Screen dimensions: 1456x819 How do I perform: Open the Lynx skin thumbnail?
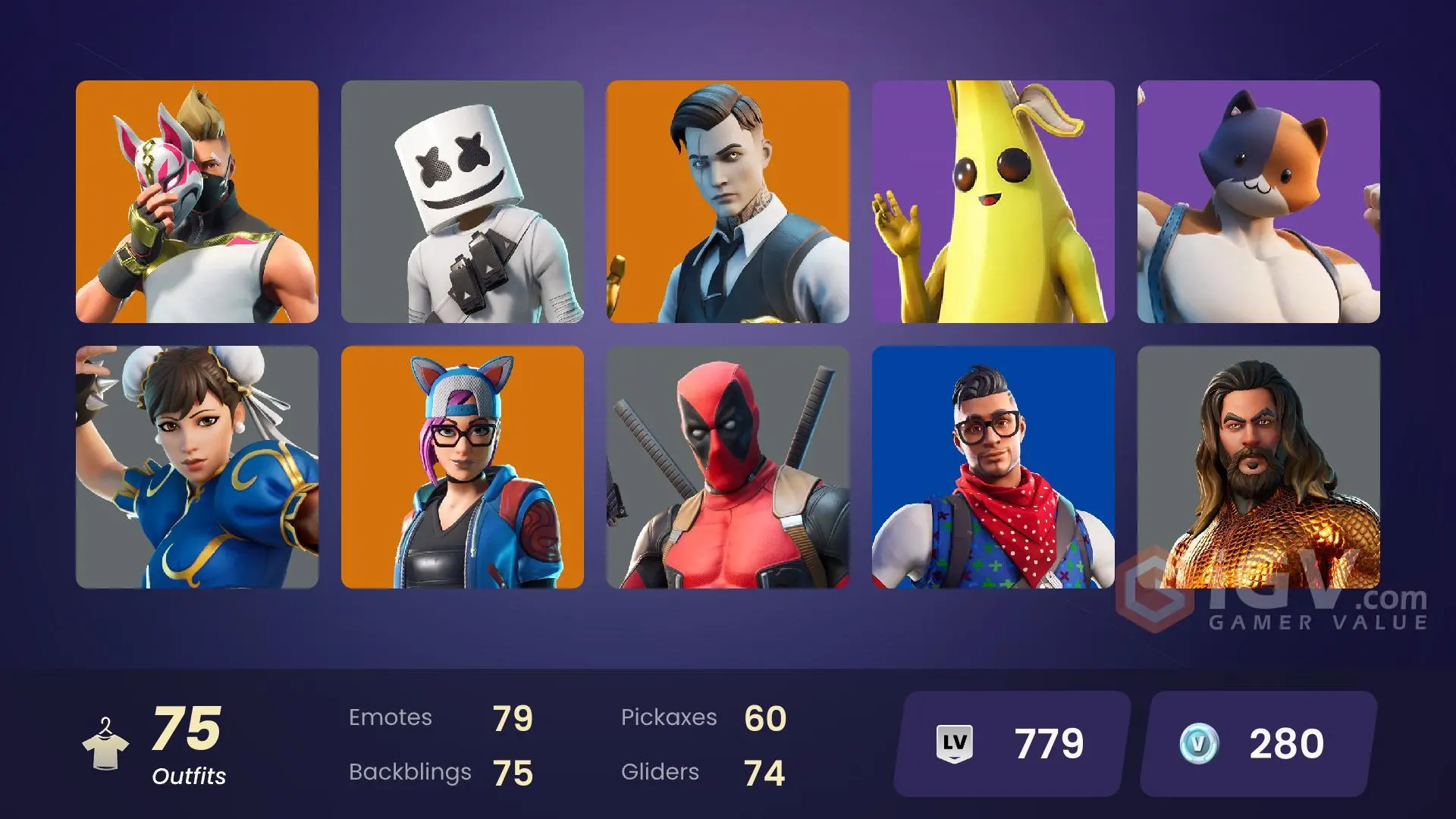point(463,466)
